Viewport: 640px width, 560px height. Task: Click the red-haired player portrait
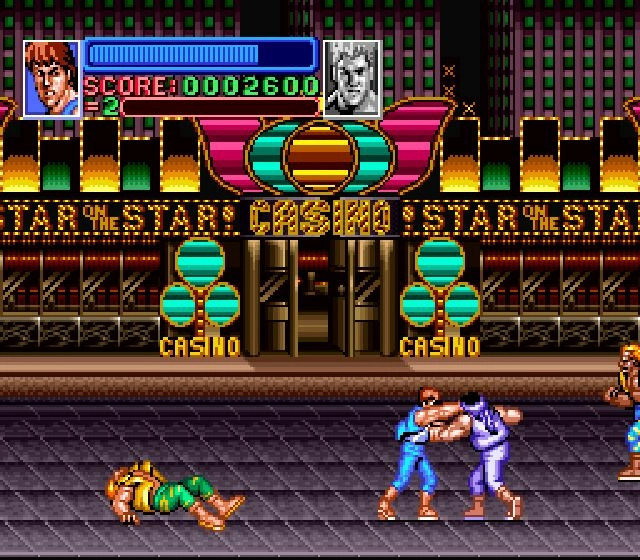click(51, 78)
